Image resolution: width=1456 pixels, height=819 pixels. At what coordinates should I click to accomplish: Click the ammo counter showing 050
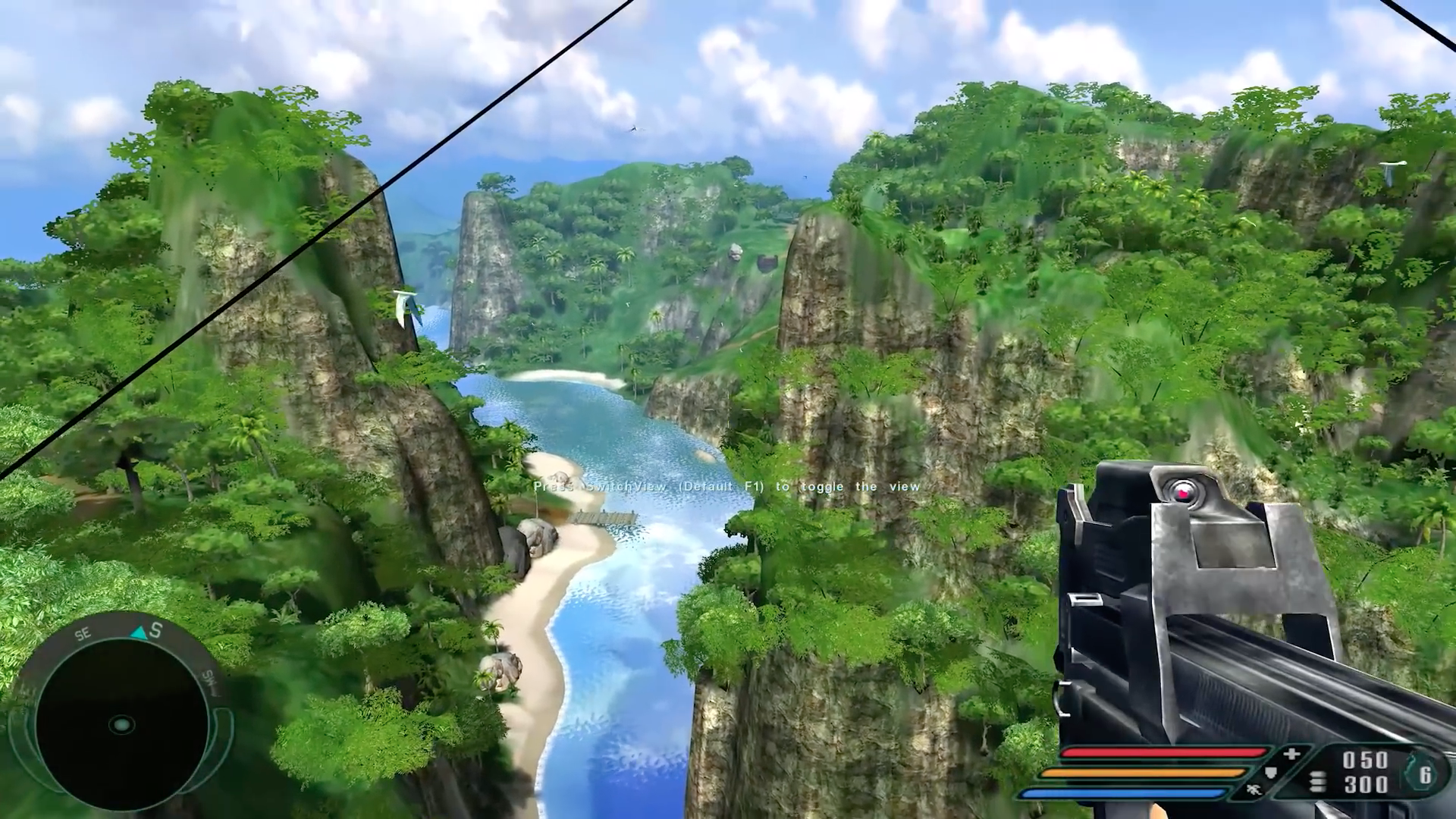[1364, 757]
